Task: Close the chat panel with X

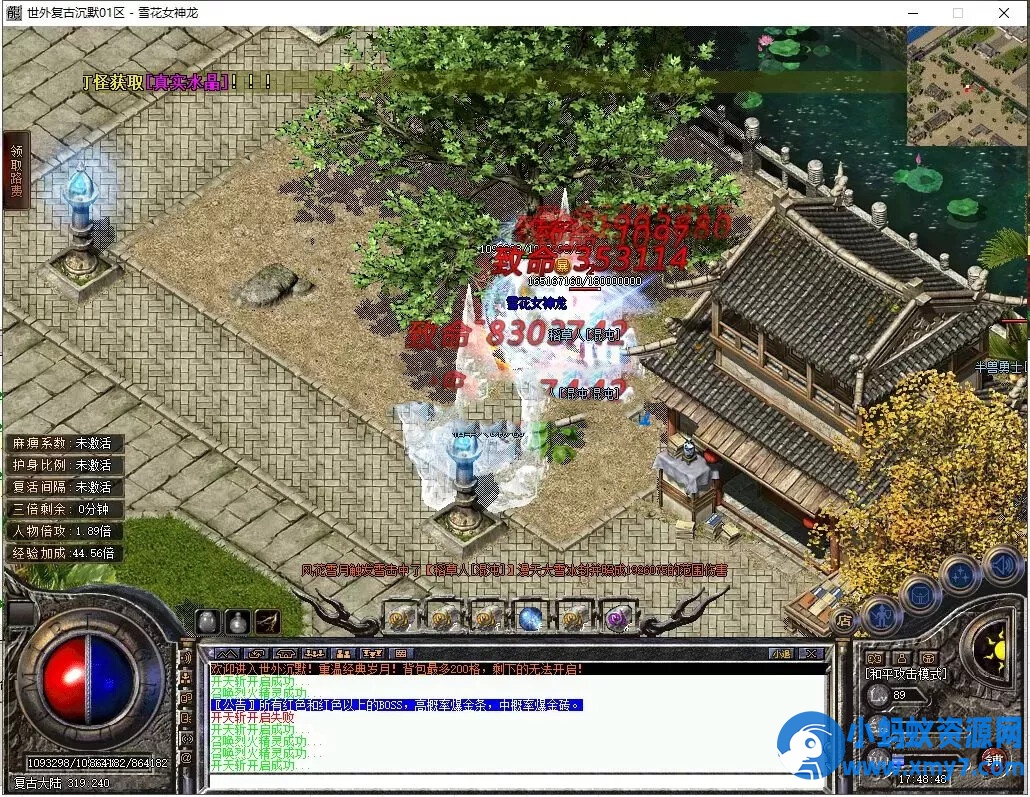Action: [x=813, y=653]
